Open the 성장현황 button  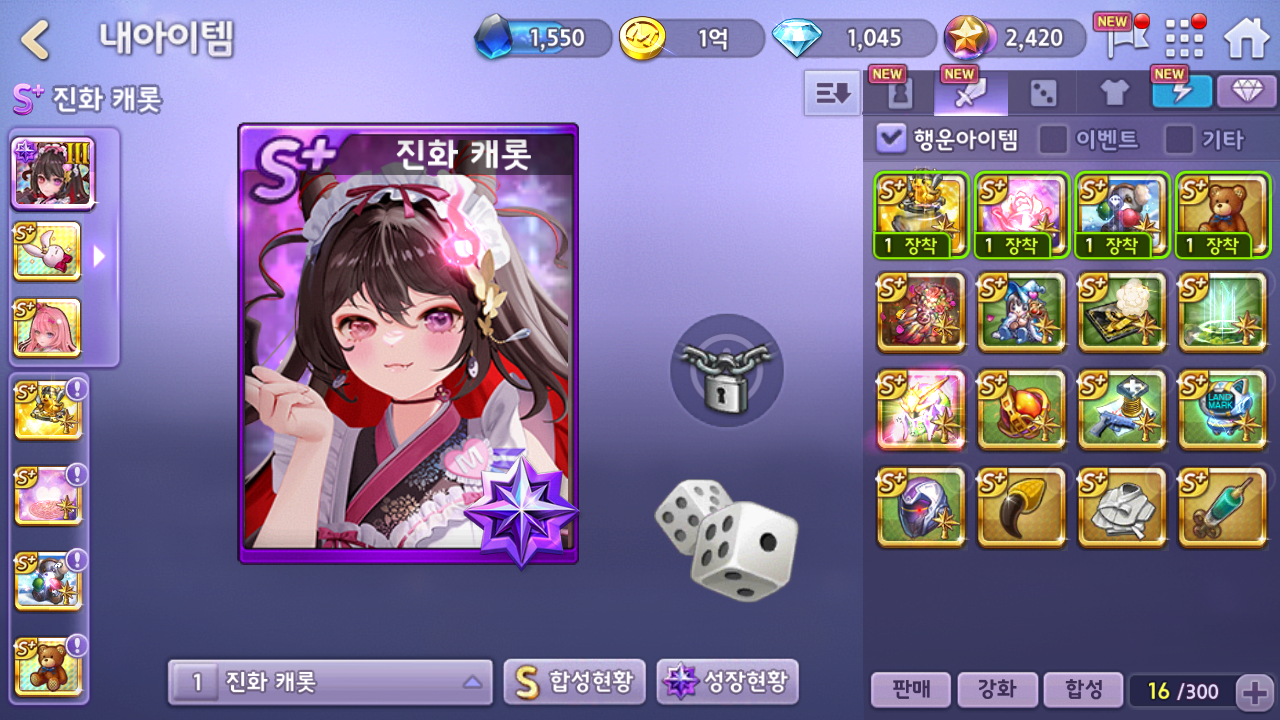[727, 683]
